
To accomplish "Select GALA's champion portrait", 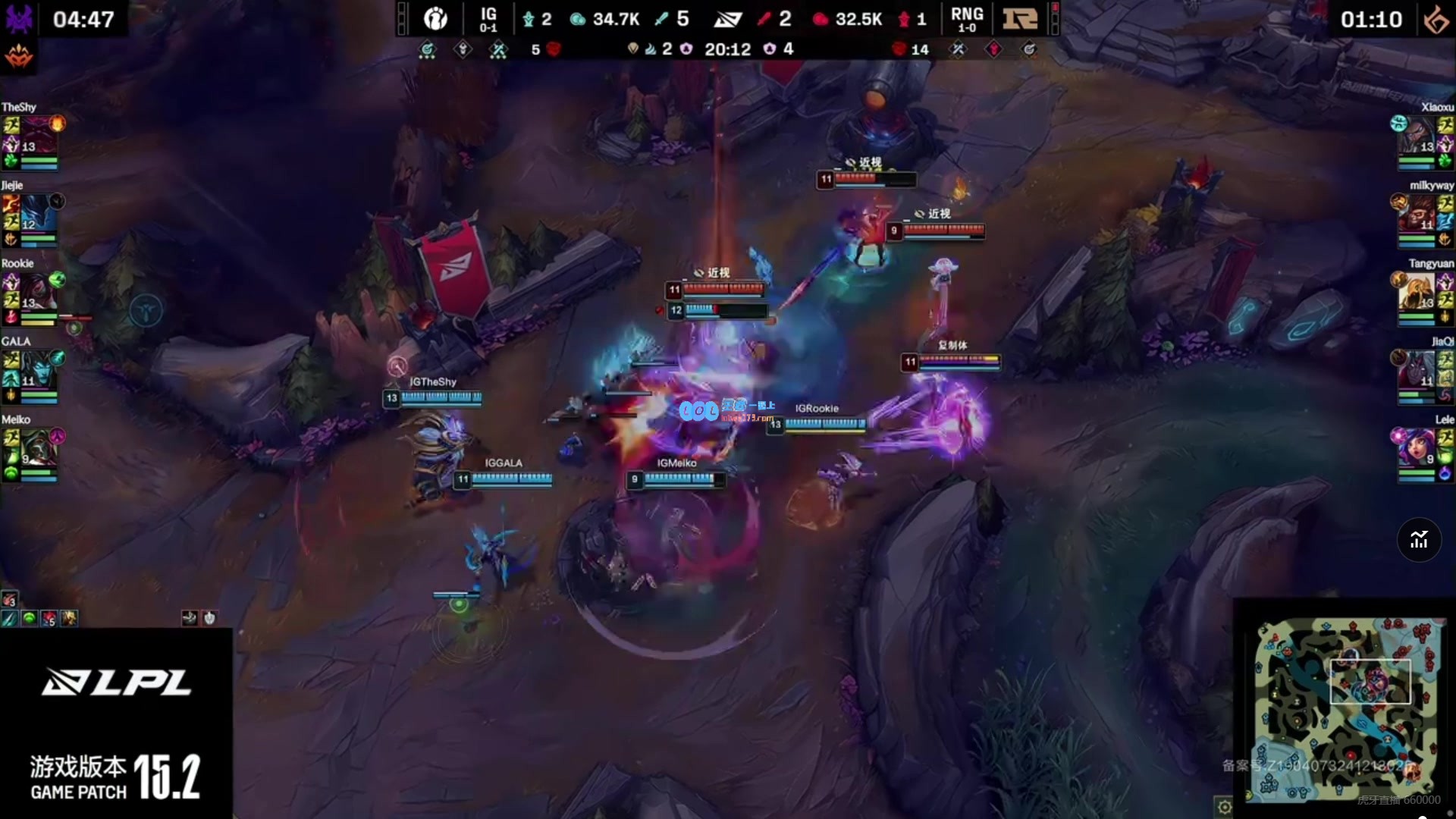I will pos(38,369).
